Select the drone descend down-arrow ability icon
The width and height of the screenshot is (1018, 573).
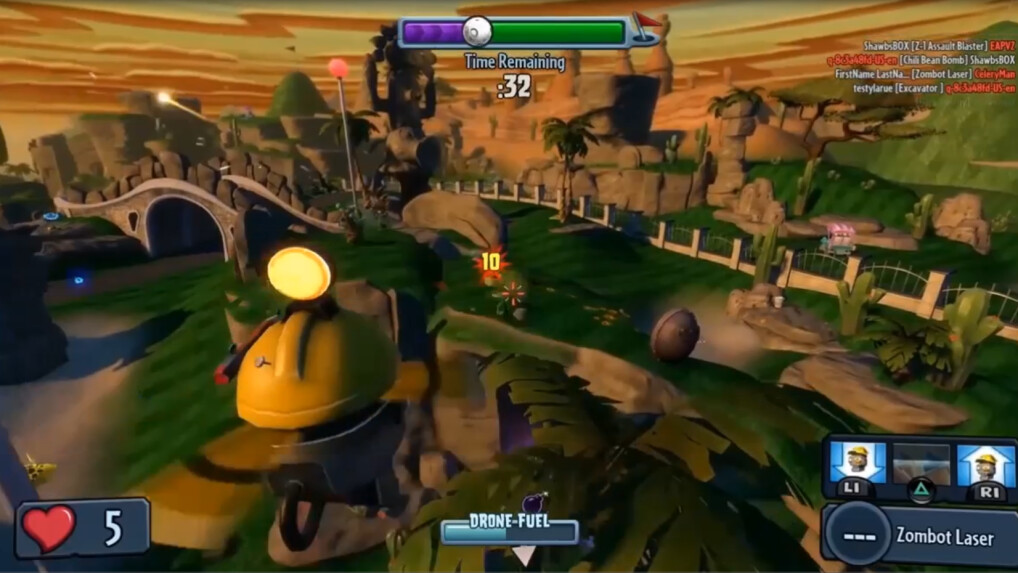click(857, 464)
